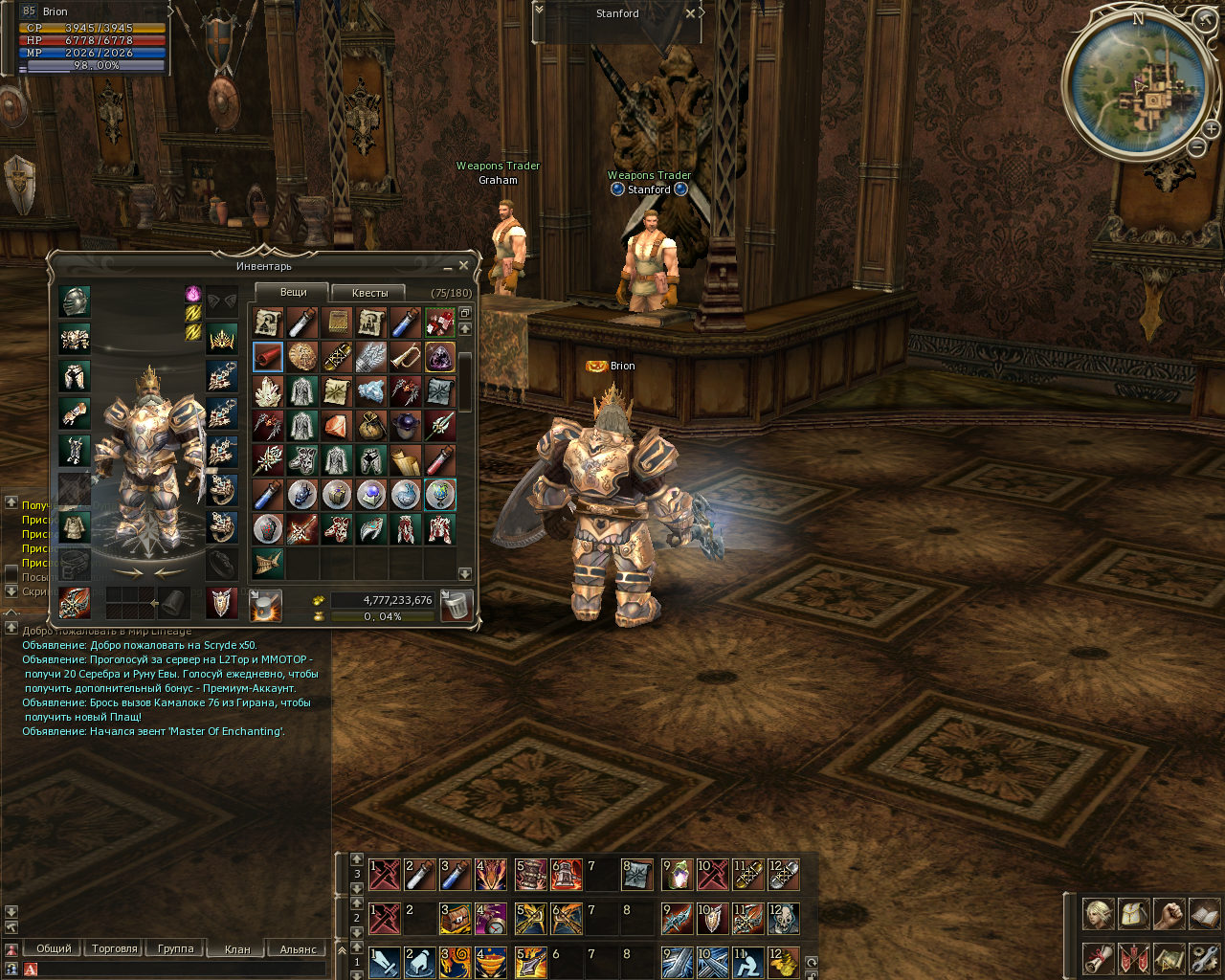Pick the orange gemstone in inventory
This screenshot has width=1225, height=980.
coord(337,425)
